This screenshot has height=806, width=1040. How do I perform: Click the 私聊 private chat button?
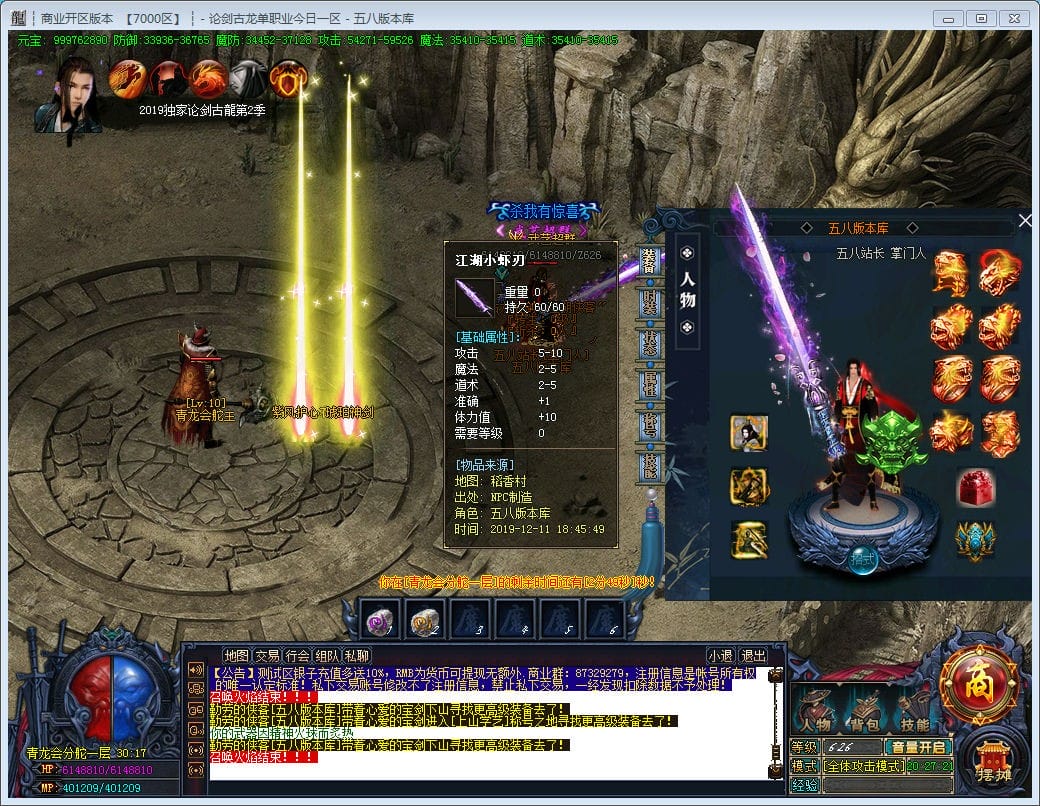[x=357, y=656]
